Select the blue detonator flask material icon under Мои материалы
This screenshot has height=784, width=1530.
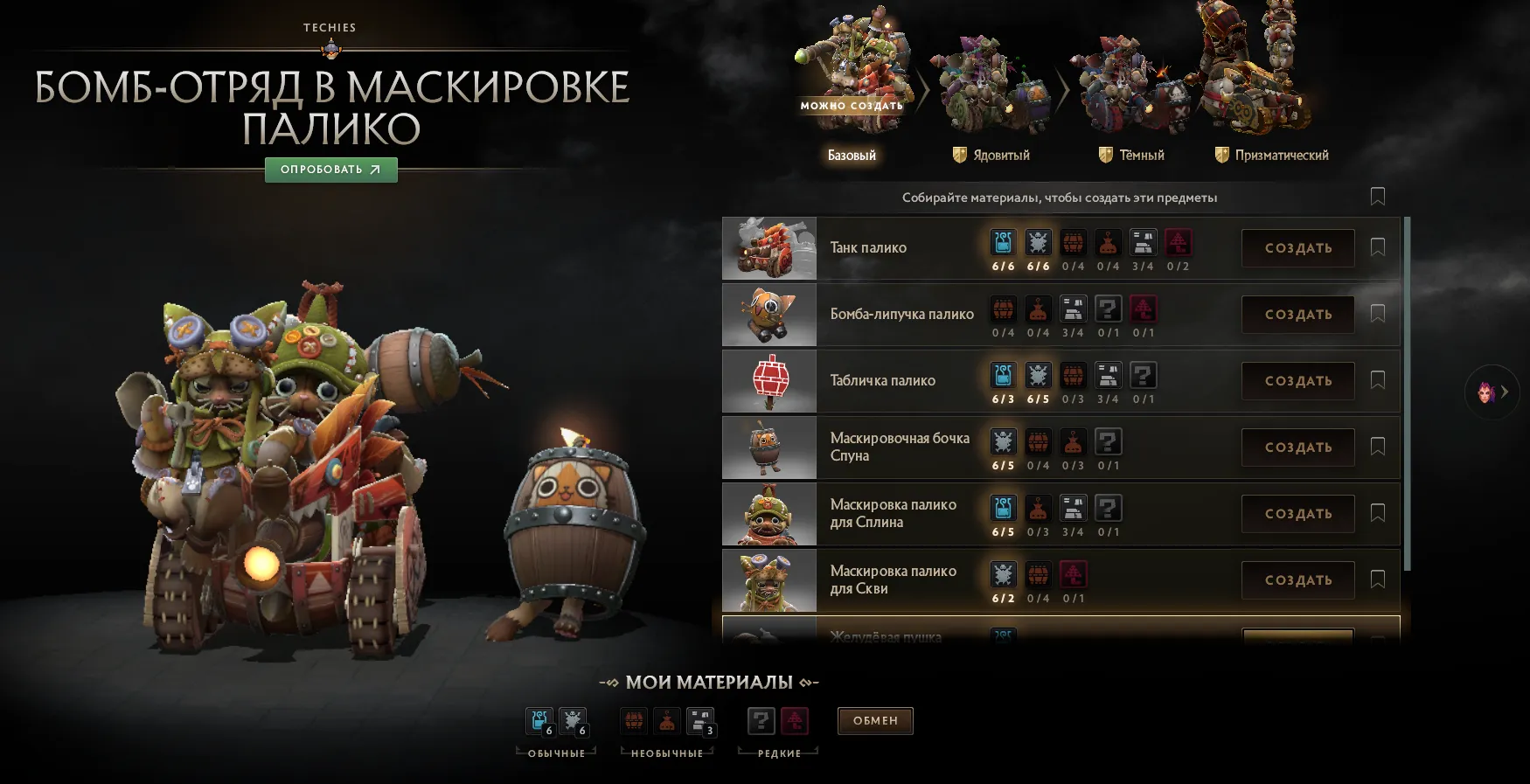(538, 720)
